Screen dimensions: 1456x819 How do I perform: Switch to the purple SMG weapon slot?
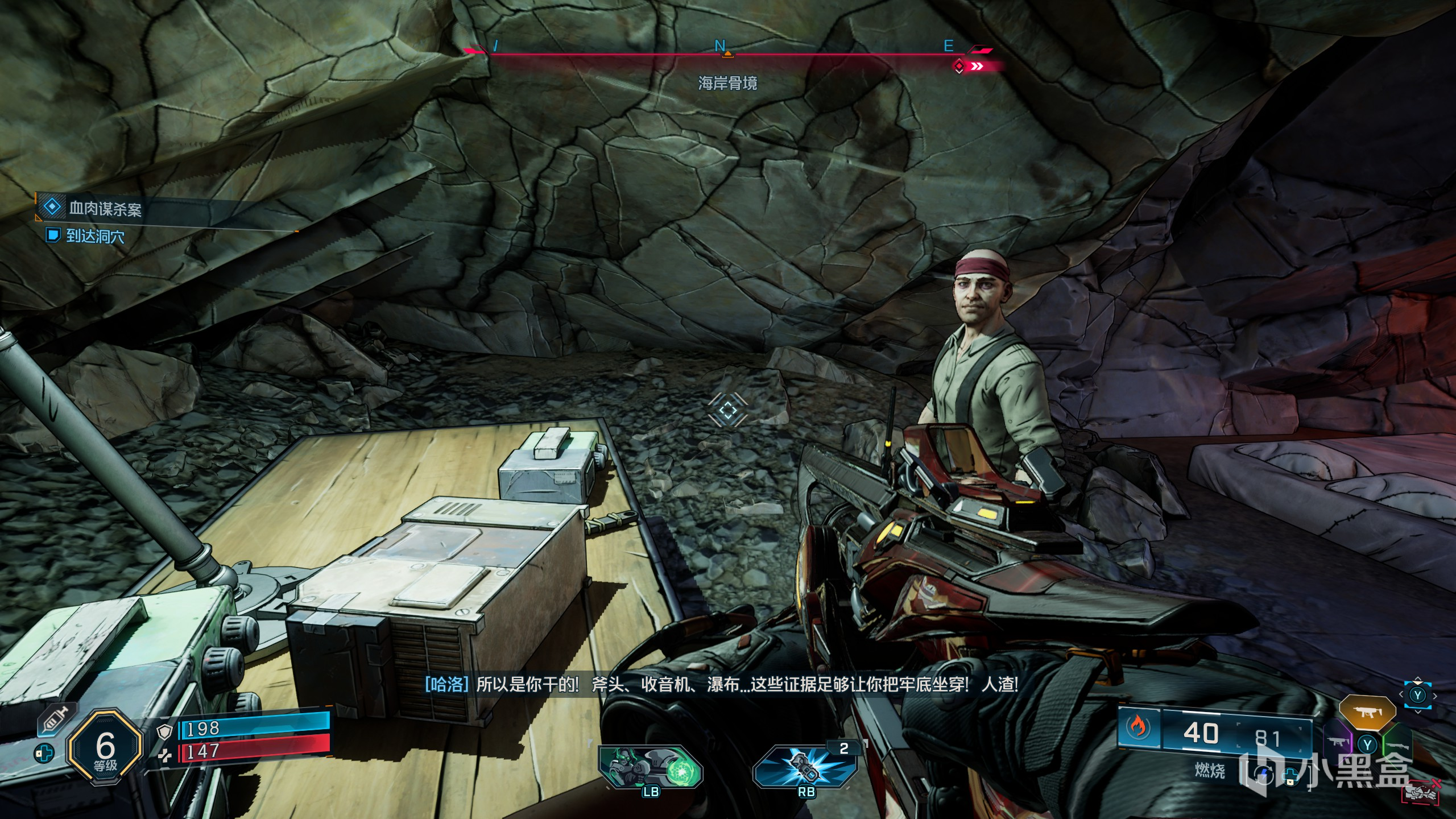tap(1338, 742)
